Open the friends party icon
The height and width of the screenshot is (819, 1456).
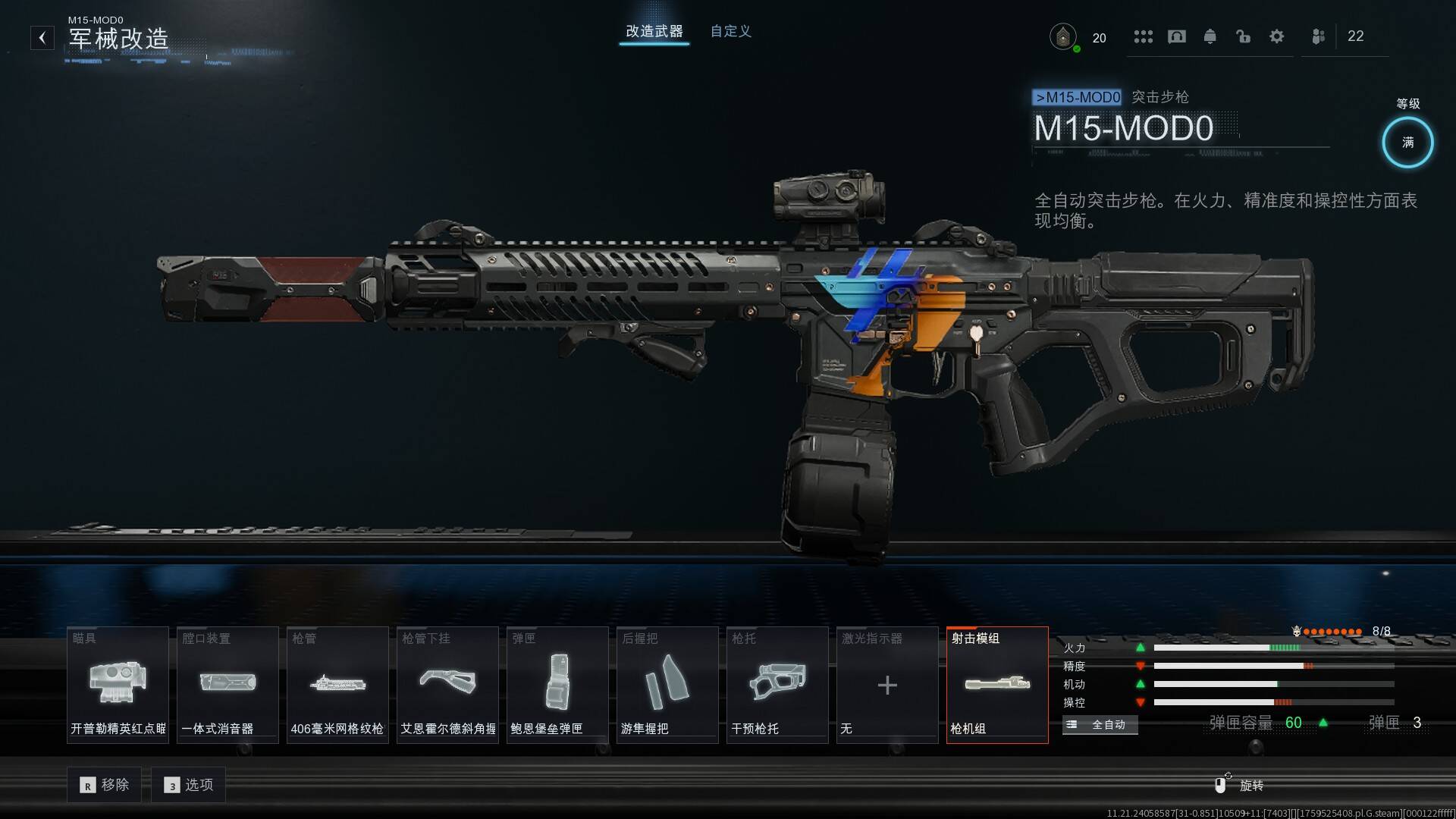[x=1319, y=36]
